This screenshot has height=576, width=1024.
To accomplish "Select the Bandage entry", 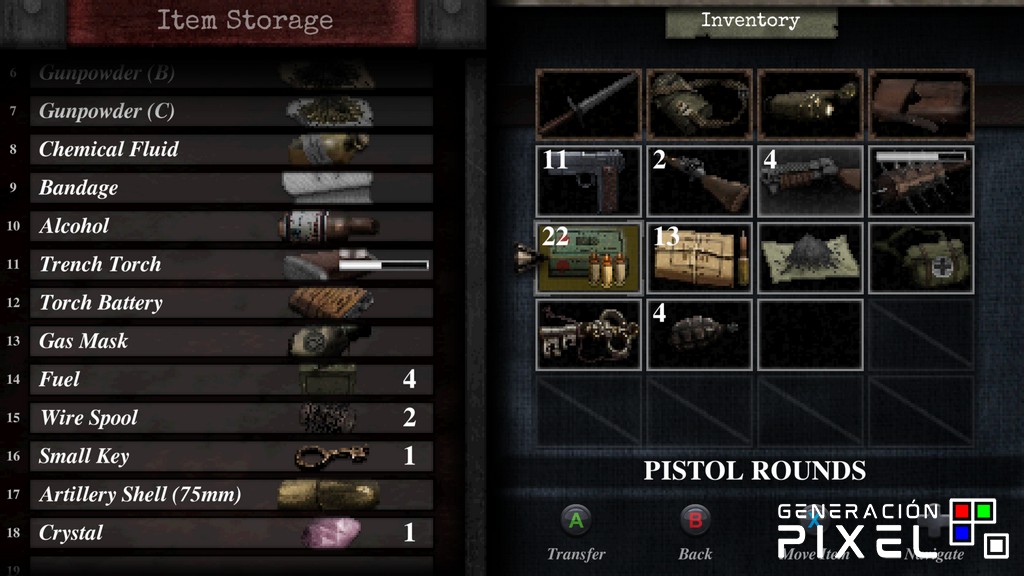I will point(230,188).
